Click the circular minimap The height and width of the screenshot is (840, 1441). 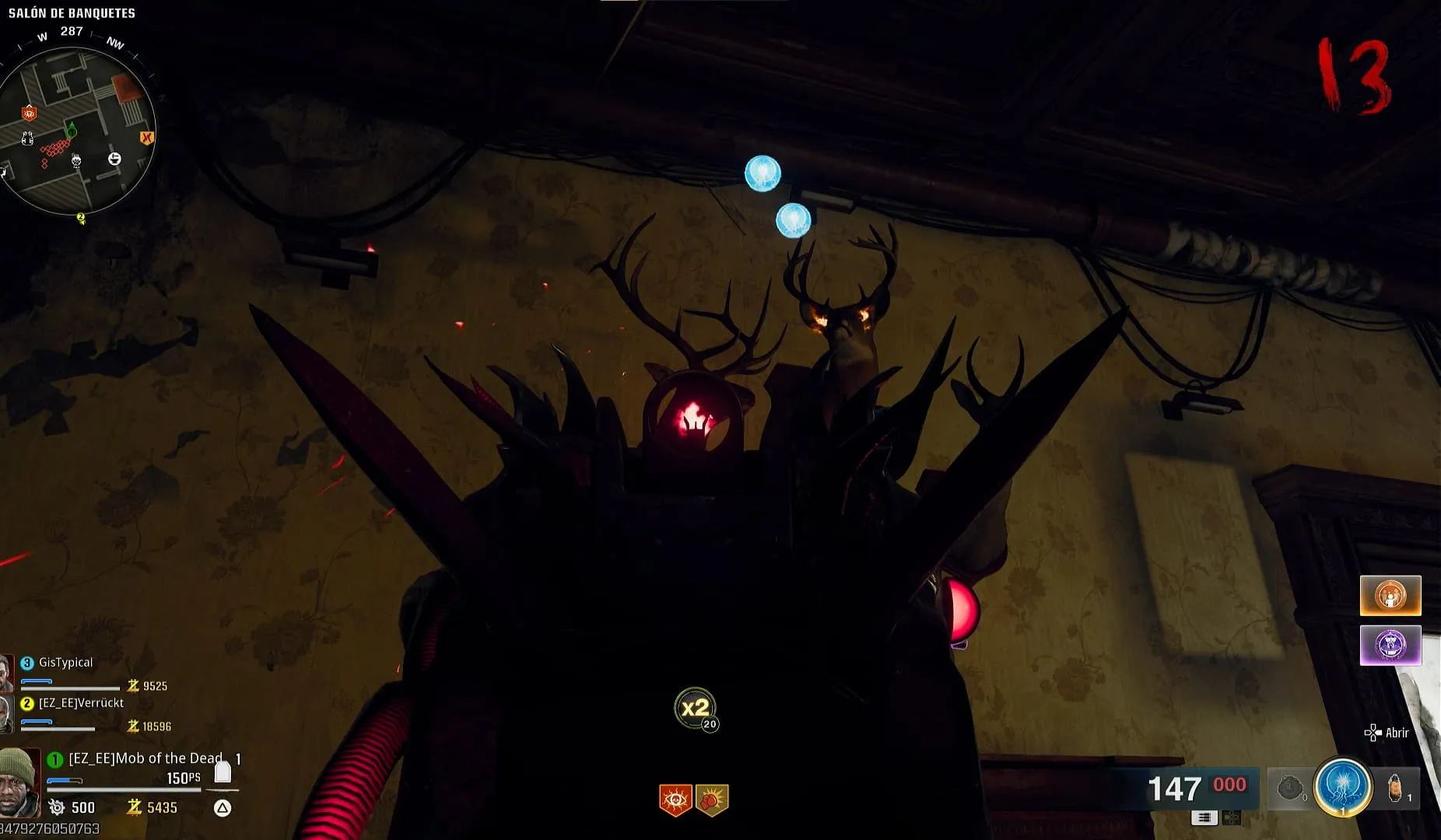pos(76,131)
